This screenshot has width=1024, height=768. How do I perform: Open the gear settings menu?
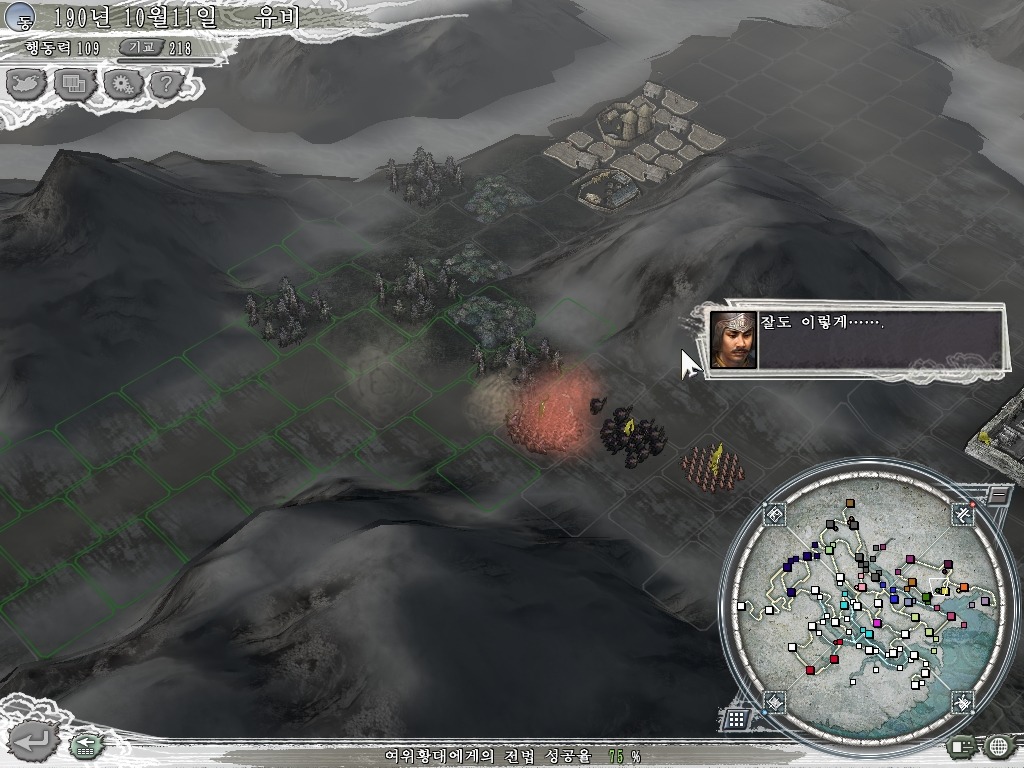click(x=121, y=84)
